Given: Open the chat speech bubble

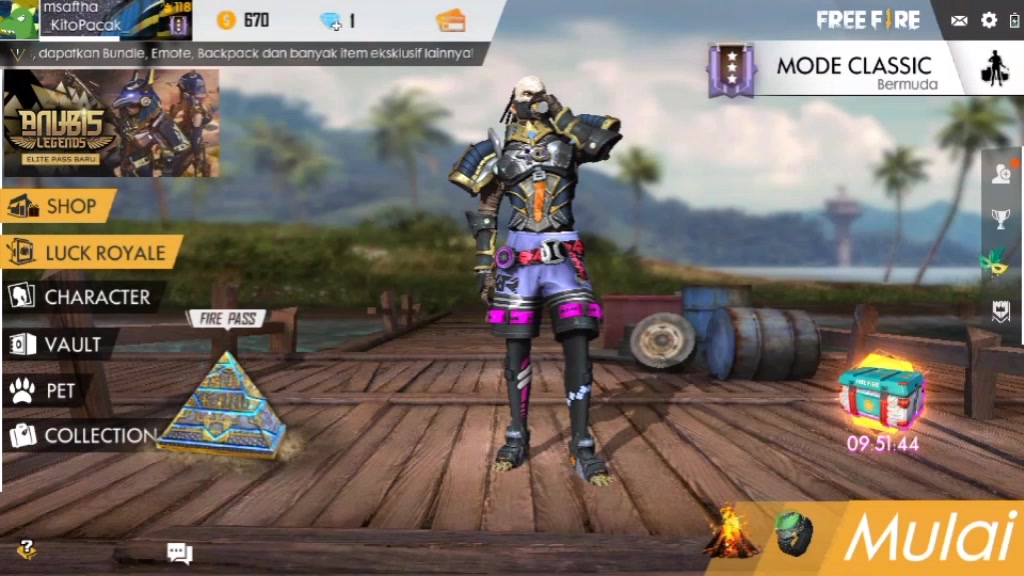Looking at the screenshot, I should [x=179, y=552].
